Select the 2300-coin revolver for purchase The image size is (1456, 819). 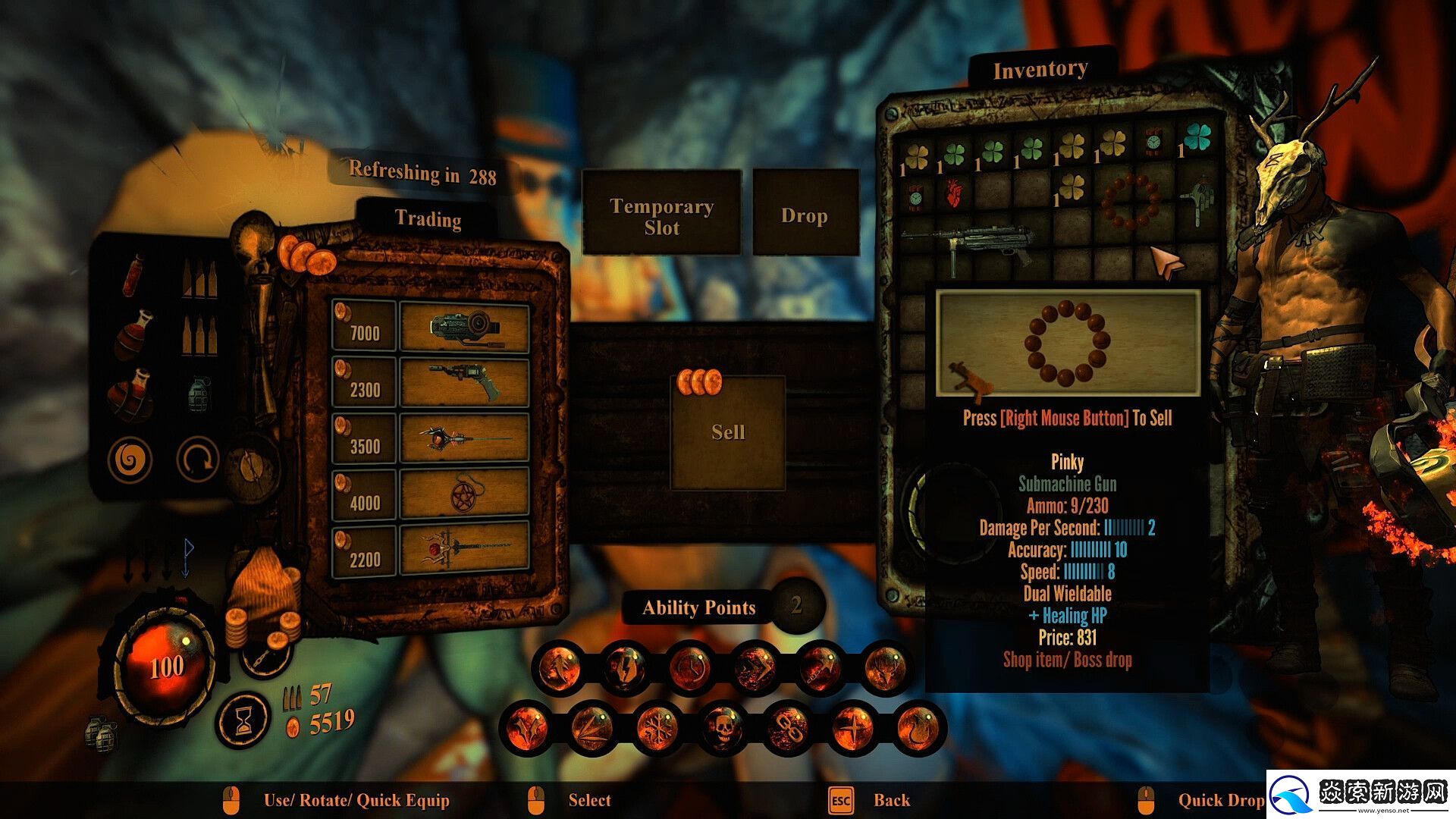coord(464,384)
